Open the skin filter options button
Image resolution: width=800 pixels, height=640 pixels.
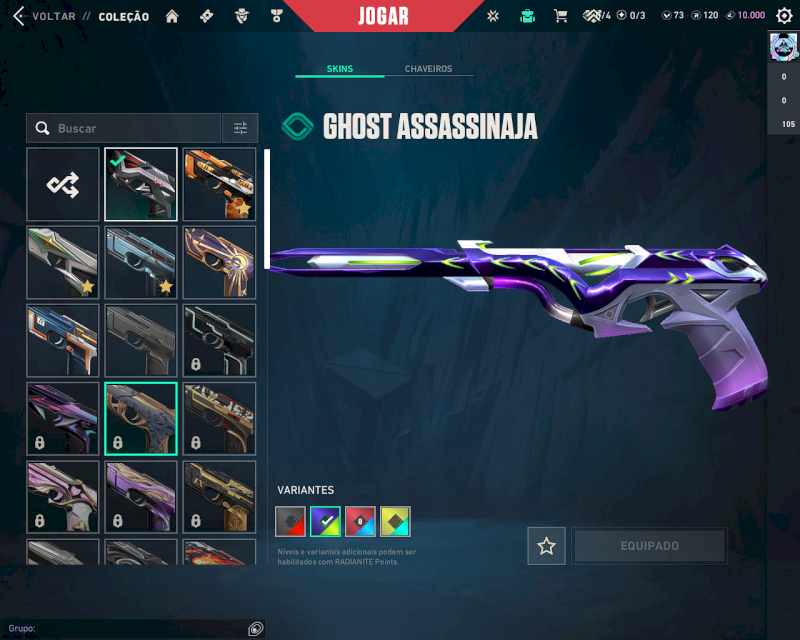pyautogui.click(x=240, y=128)
